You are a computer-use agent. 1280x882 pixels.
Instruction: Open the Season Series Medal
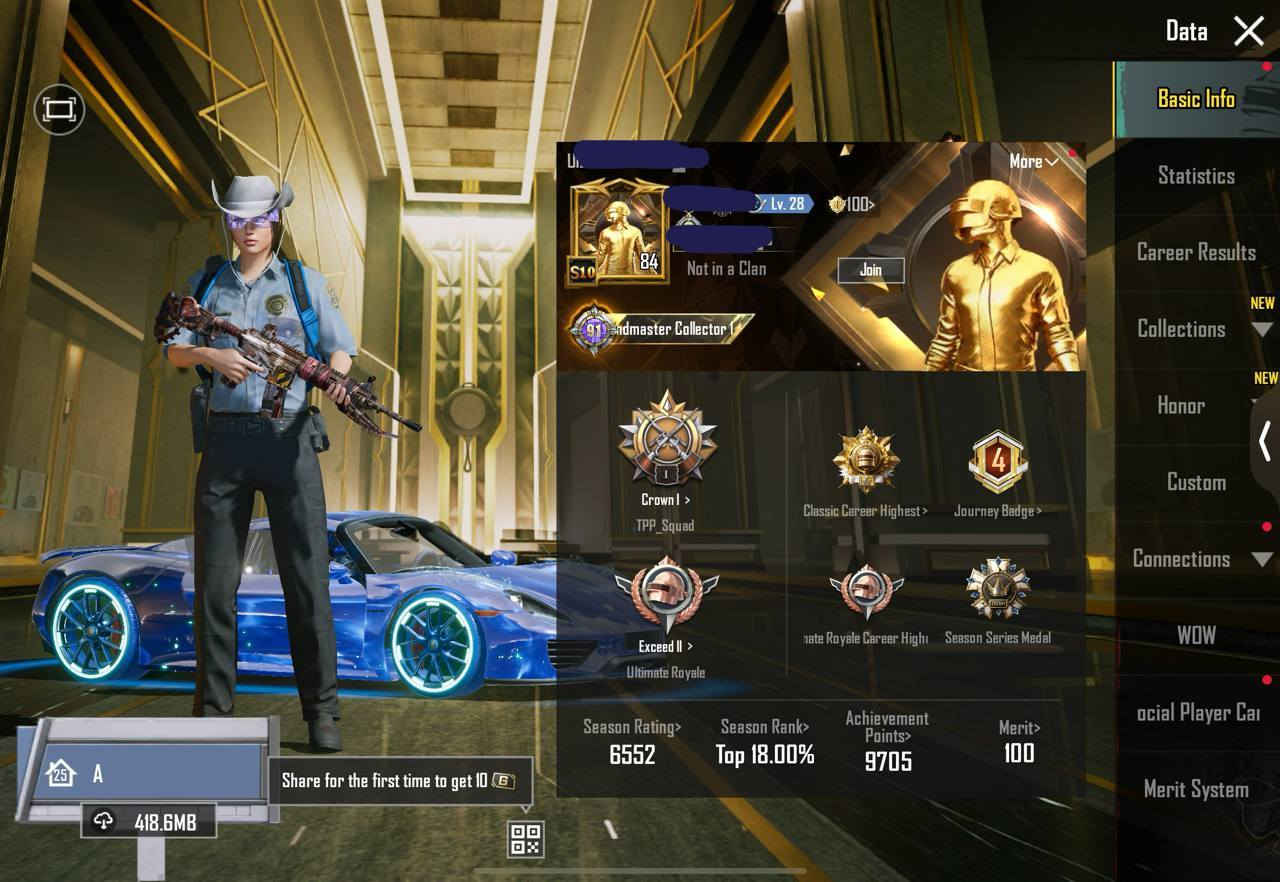point(1000,600)
